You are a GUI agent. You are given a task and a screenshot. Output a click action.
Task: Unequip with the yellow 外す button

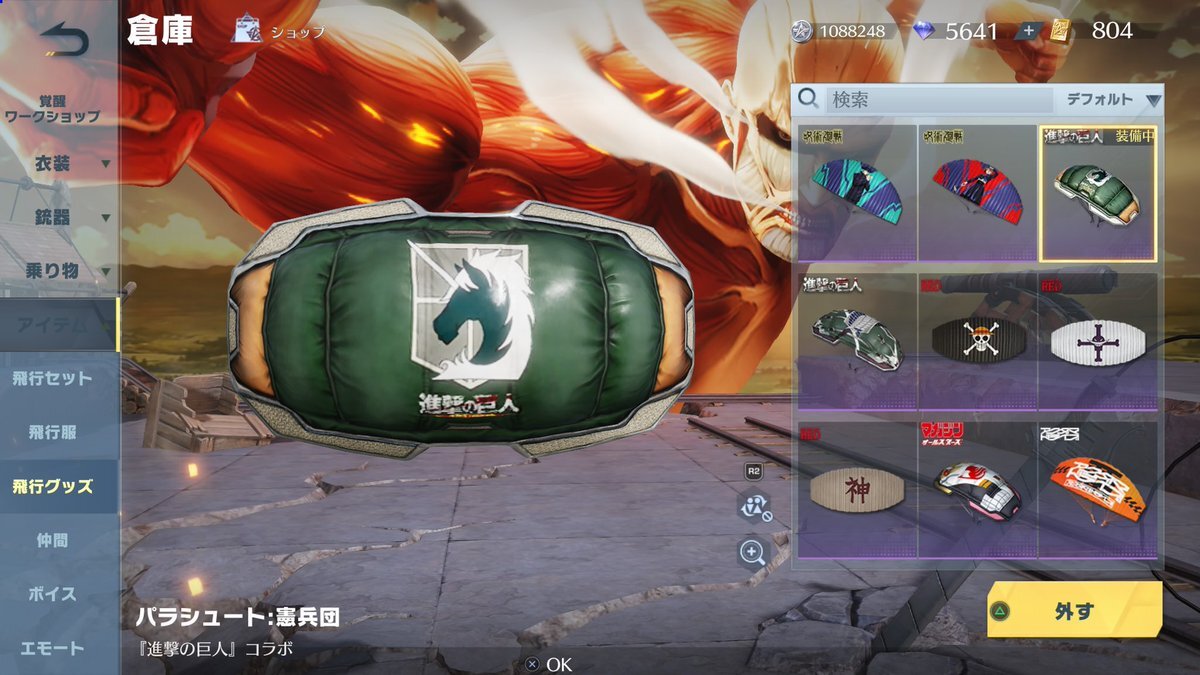(1074, 610)
